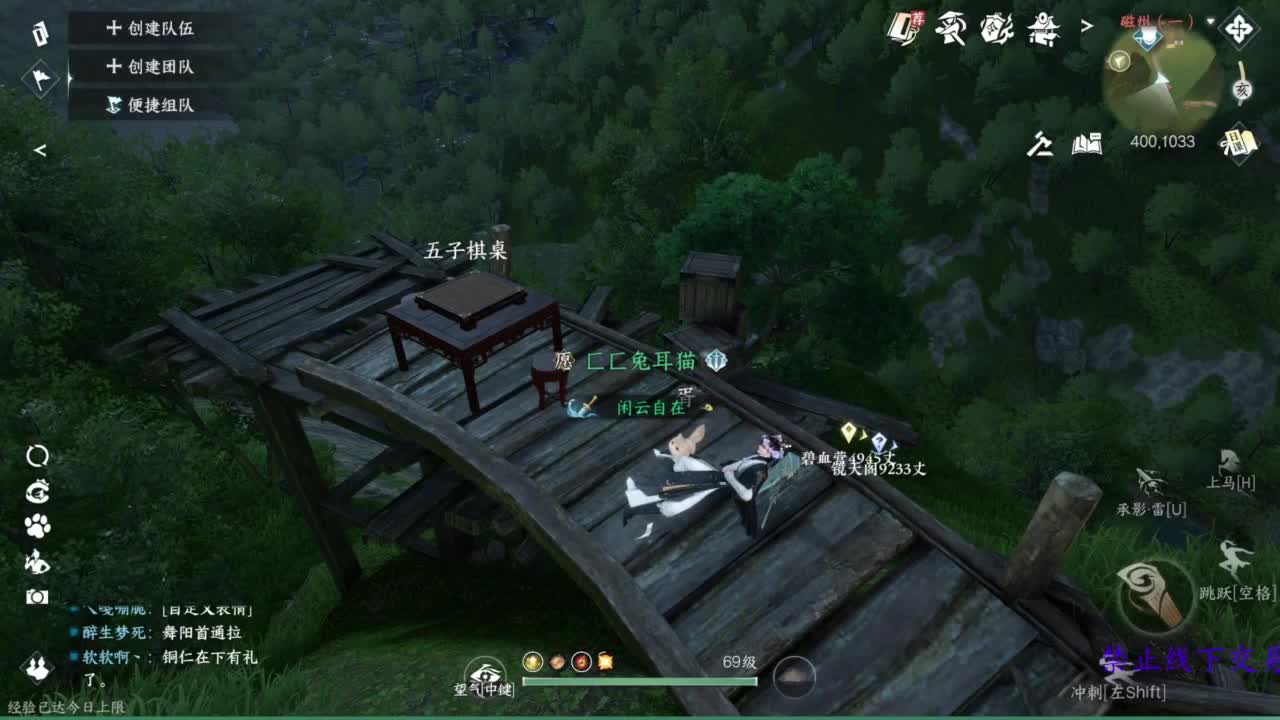Click the chevron arrow right of the top icons
The image size is (1280, 720).
point(1087,26)
